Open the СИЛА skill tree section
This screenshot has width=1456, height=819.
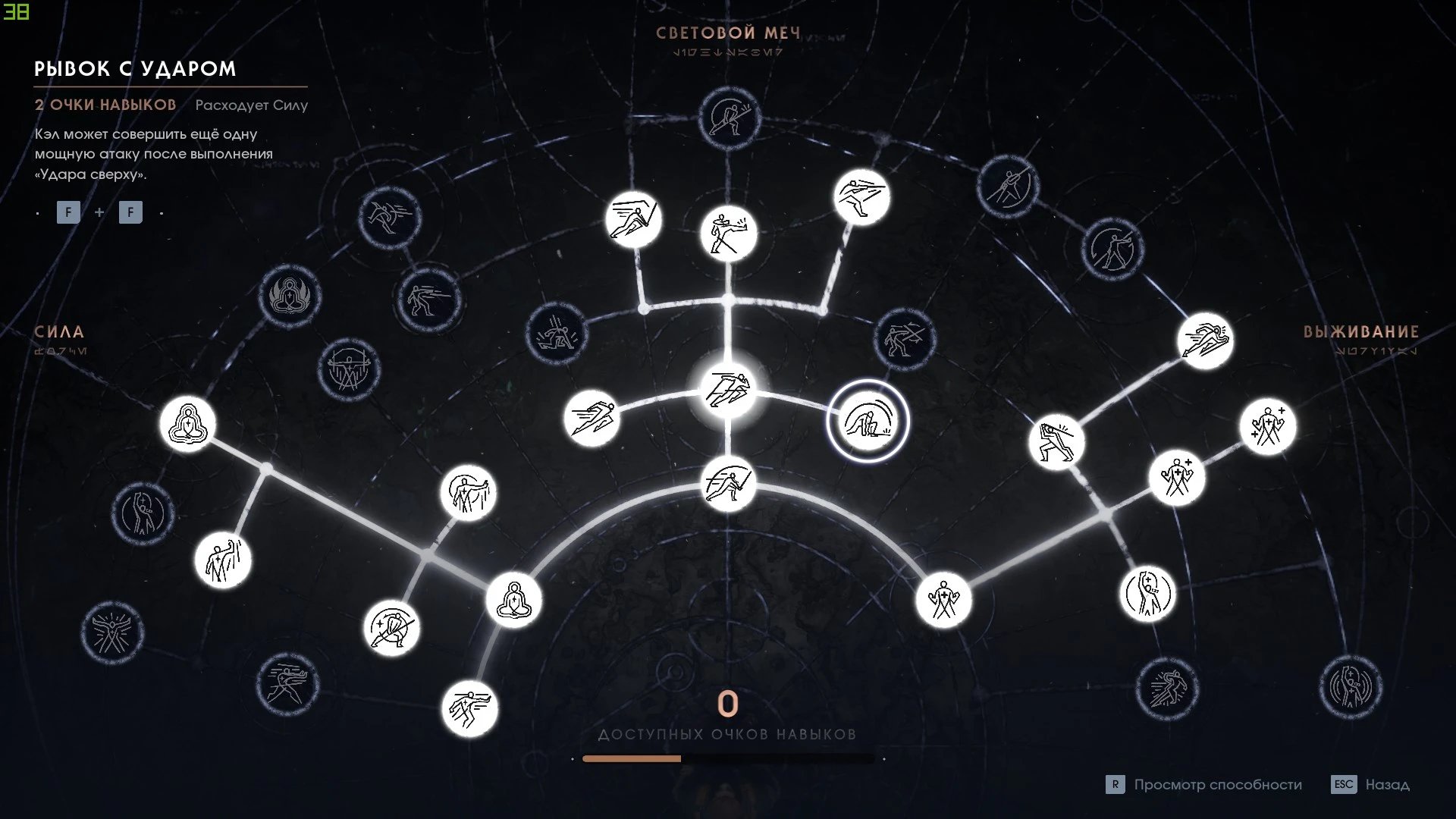point(60,332)
